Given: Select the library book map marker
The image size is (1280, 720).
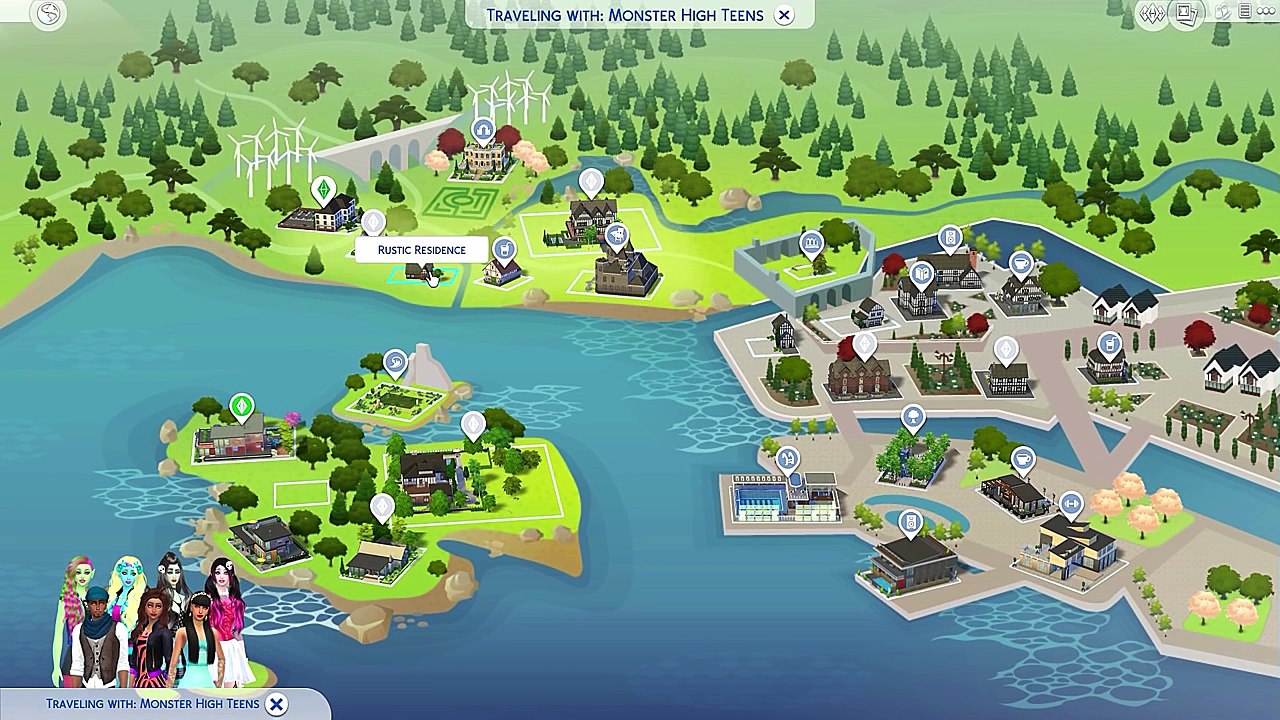Looking at the screenshot, I should click(920, 273).
